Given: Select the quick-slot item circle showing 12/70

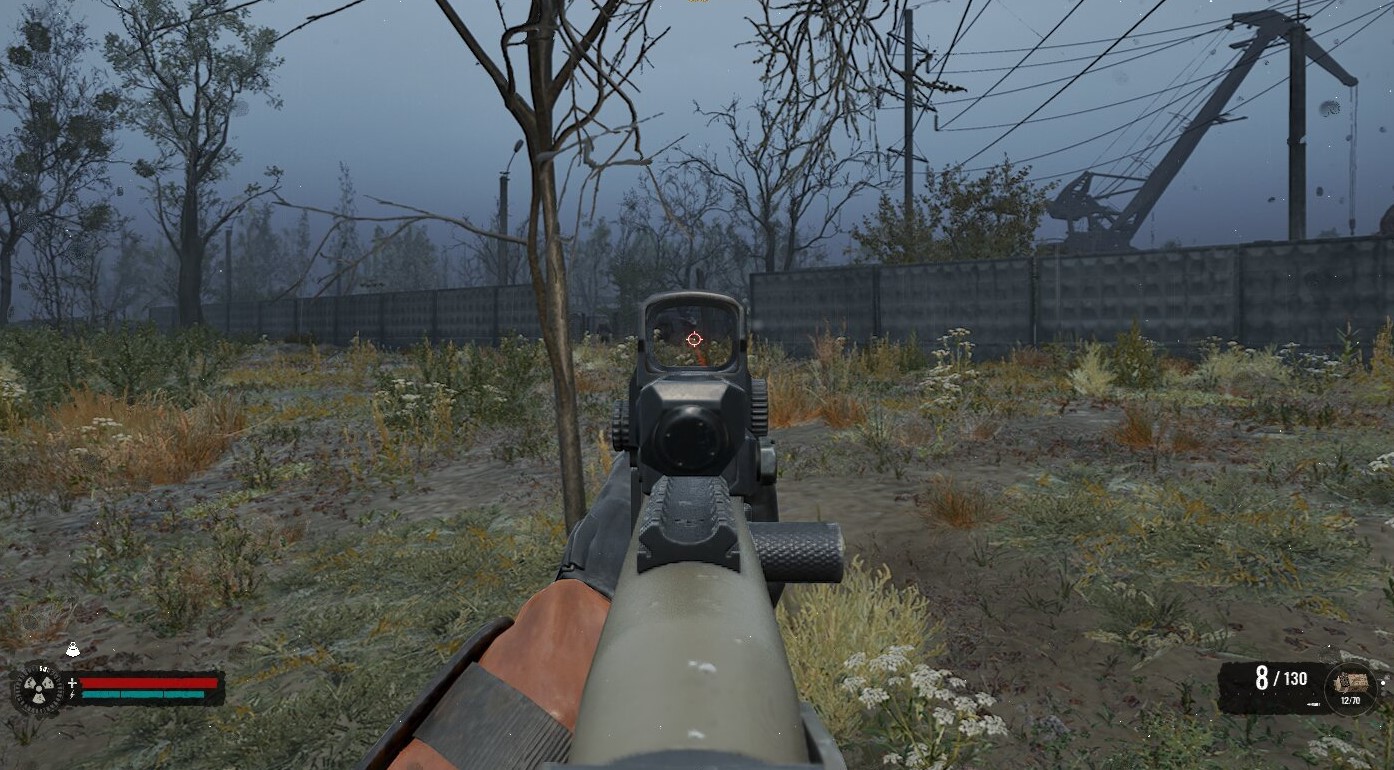Looking at the screenshot, I should pos(1350,687).
